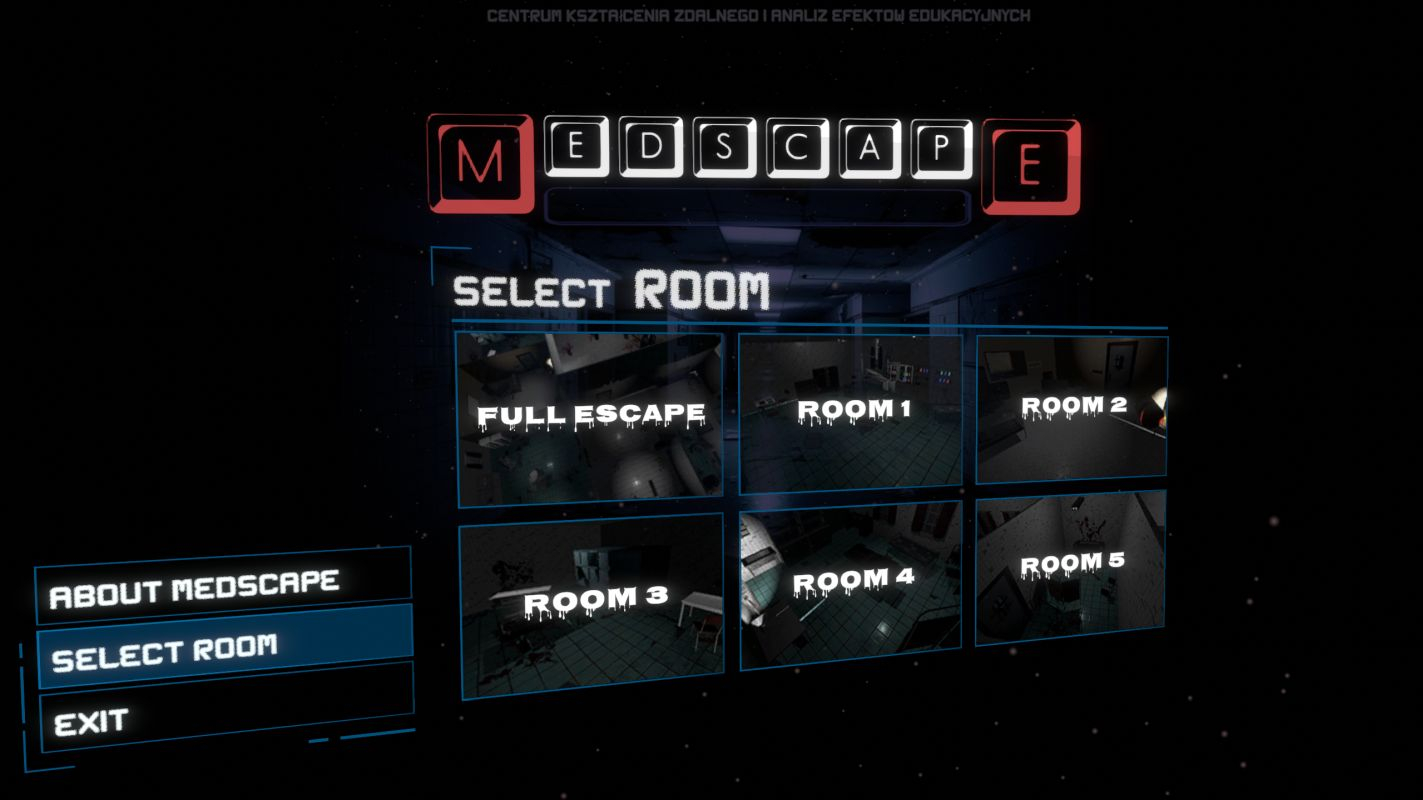Select the Room 1 thumbnail

click(x=850, y=412)
